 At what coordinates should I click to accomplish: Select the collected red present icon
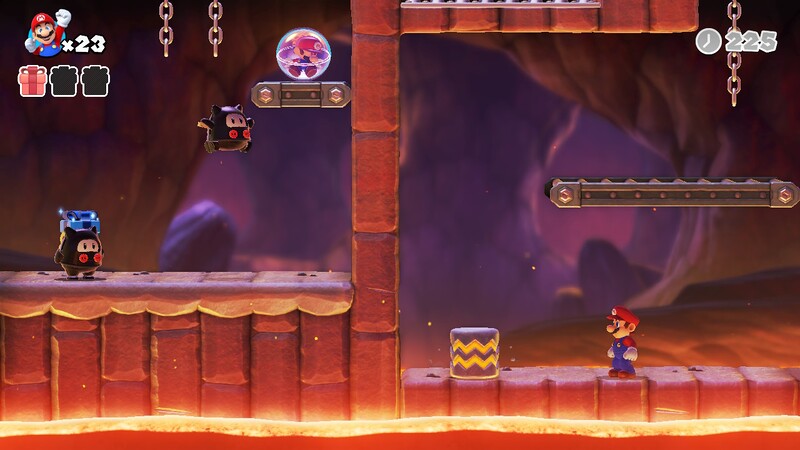[x=32, y=81]
